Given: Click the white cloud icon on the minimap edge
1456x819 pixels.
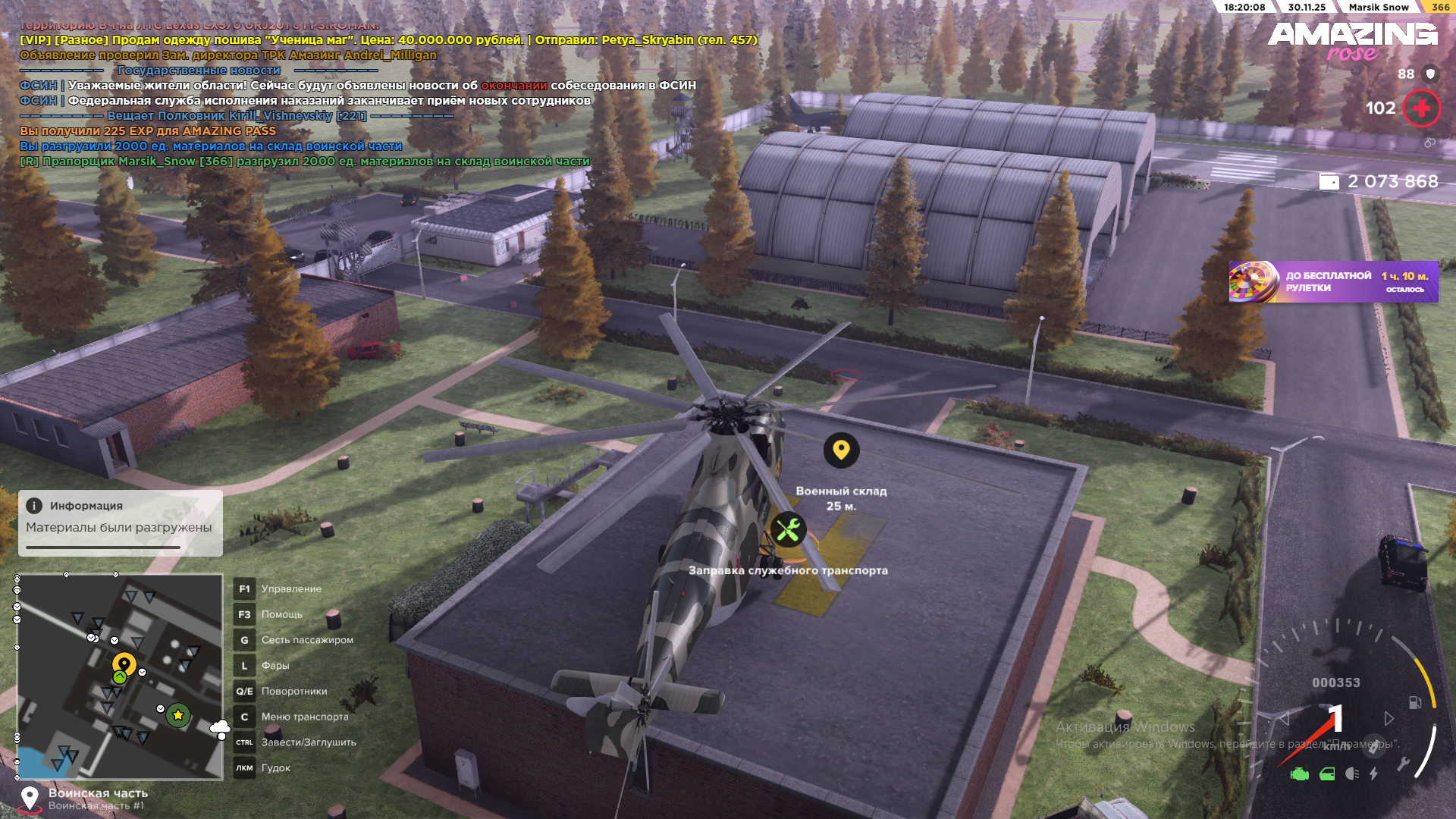Looking at the screenshot, I should pos(220,730).
